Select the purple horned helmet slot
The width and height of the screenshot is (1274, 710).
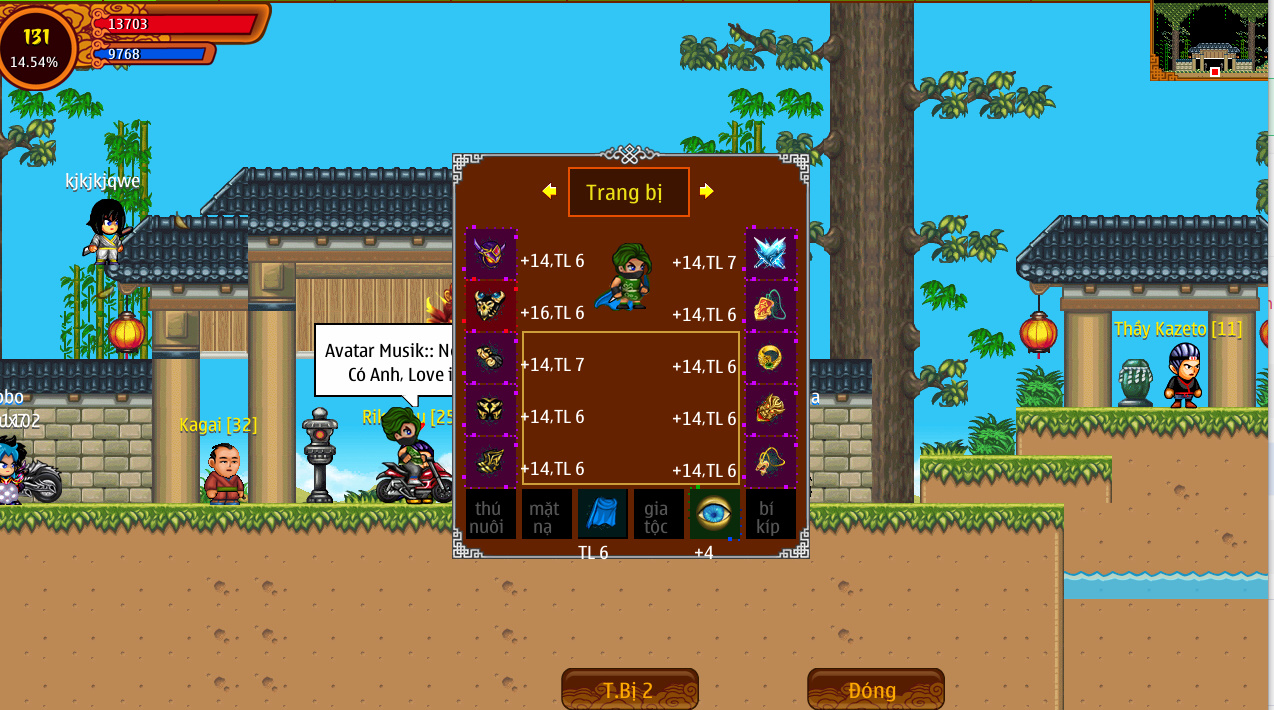click(491, 254)
